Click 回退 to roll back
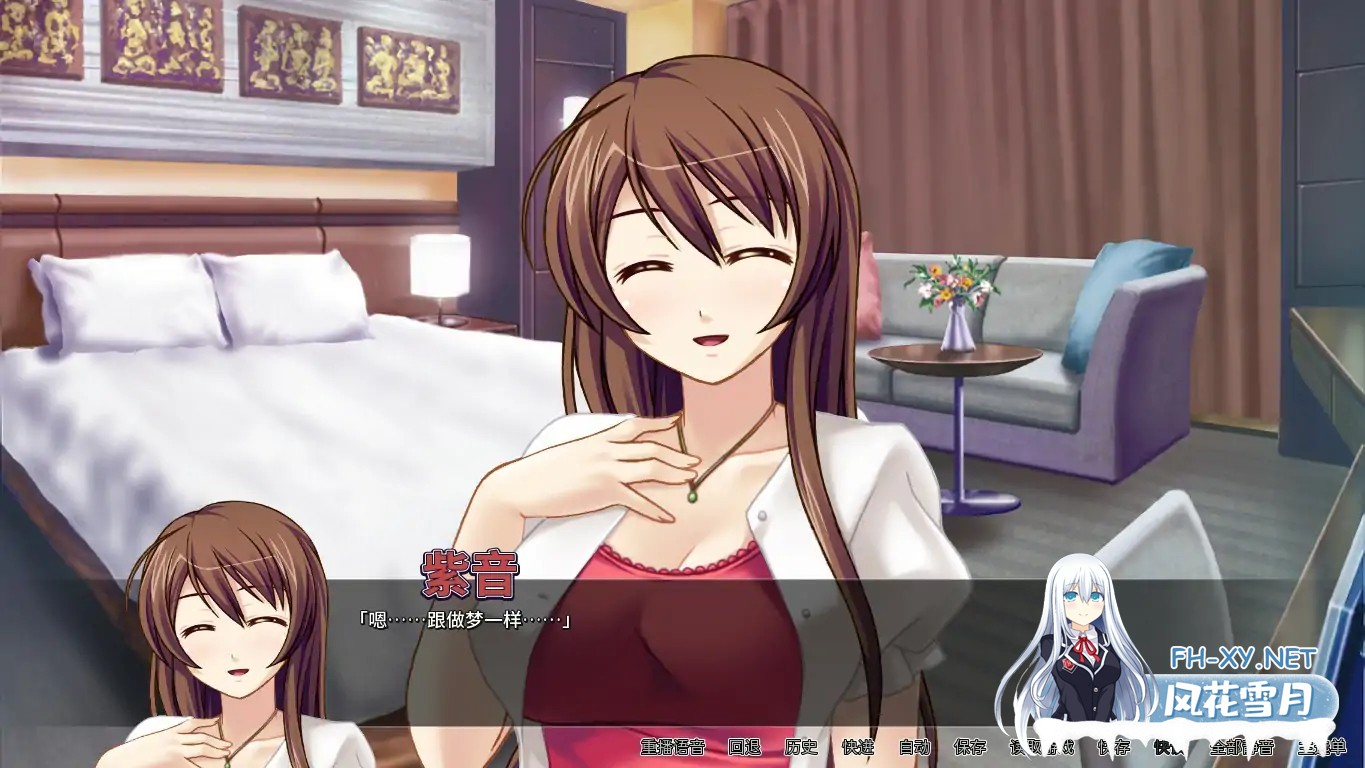 tap(744, 747)
